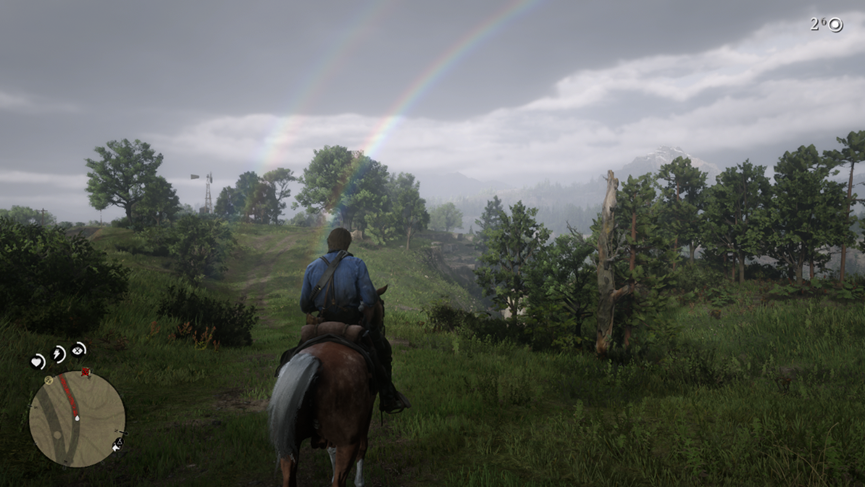The height and width of the screenshot is (487, 865).
Task: Select the lightning bolt stamina core icon
Action: (x=58, y=354)
